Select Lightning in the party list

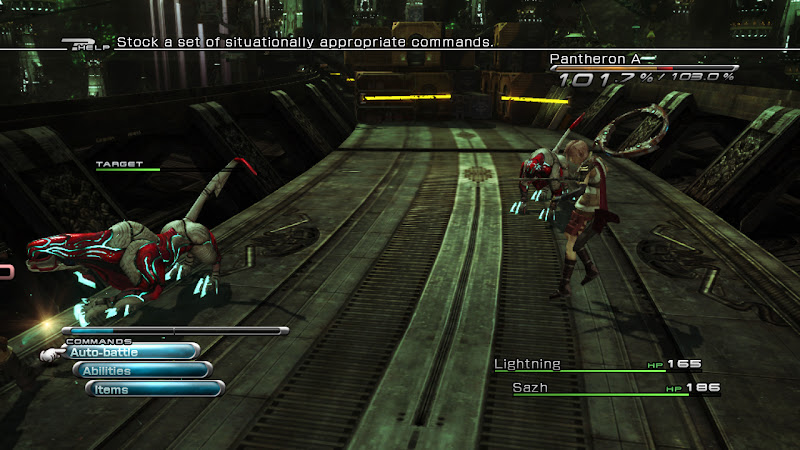point(528,365)
